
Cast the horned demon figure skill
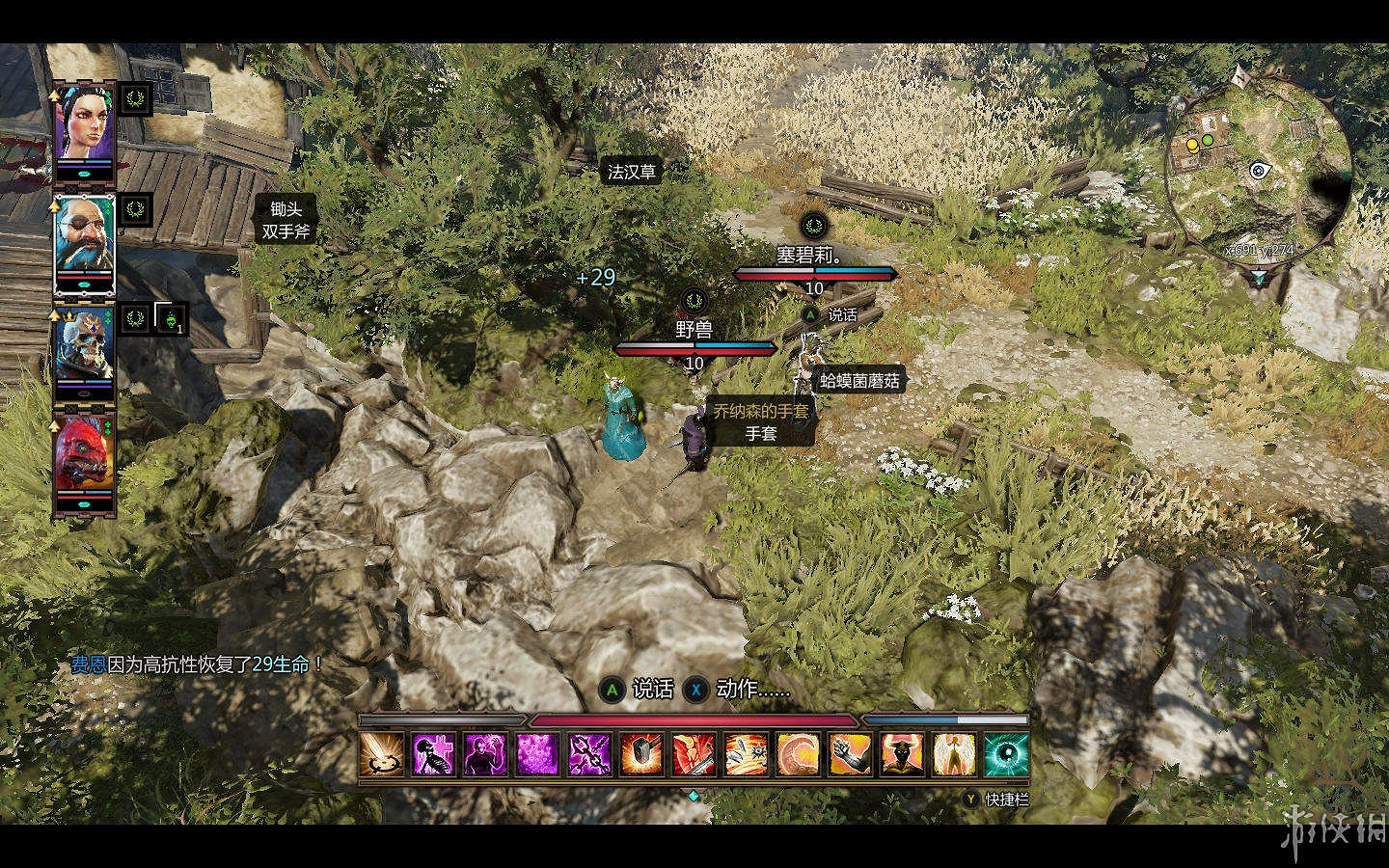(902, 754)
